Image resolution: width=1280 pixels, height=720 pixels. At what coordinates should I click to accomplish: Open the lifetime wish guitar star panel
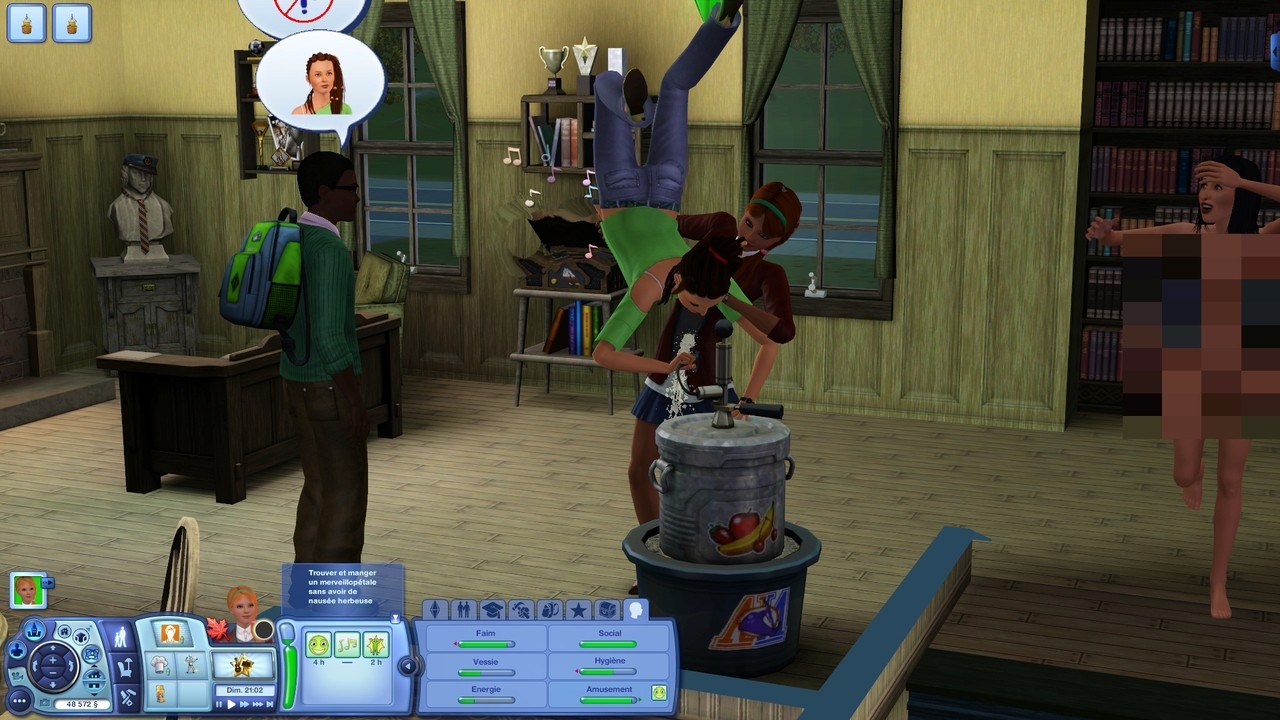point(244,664)
